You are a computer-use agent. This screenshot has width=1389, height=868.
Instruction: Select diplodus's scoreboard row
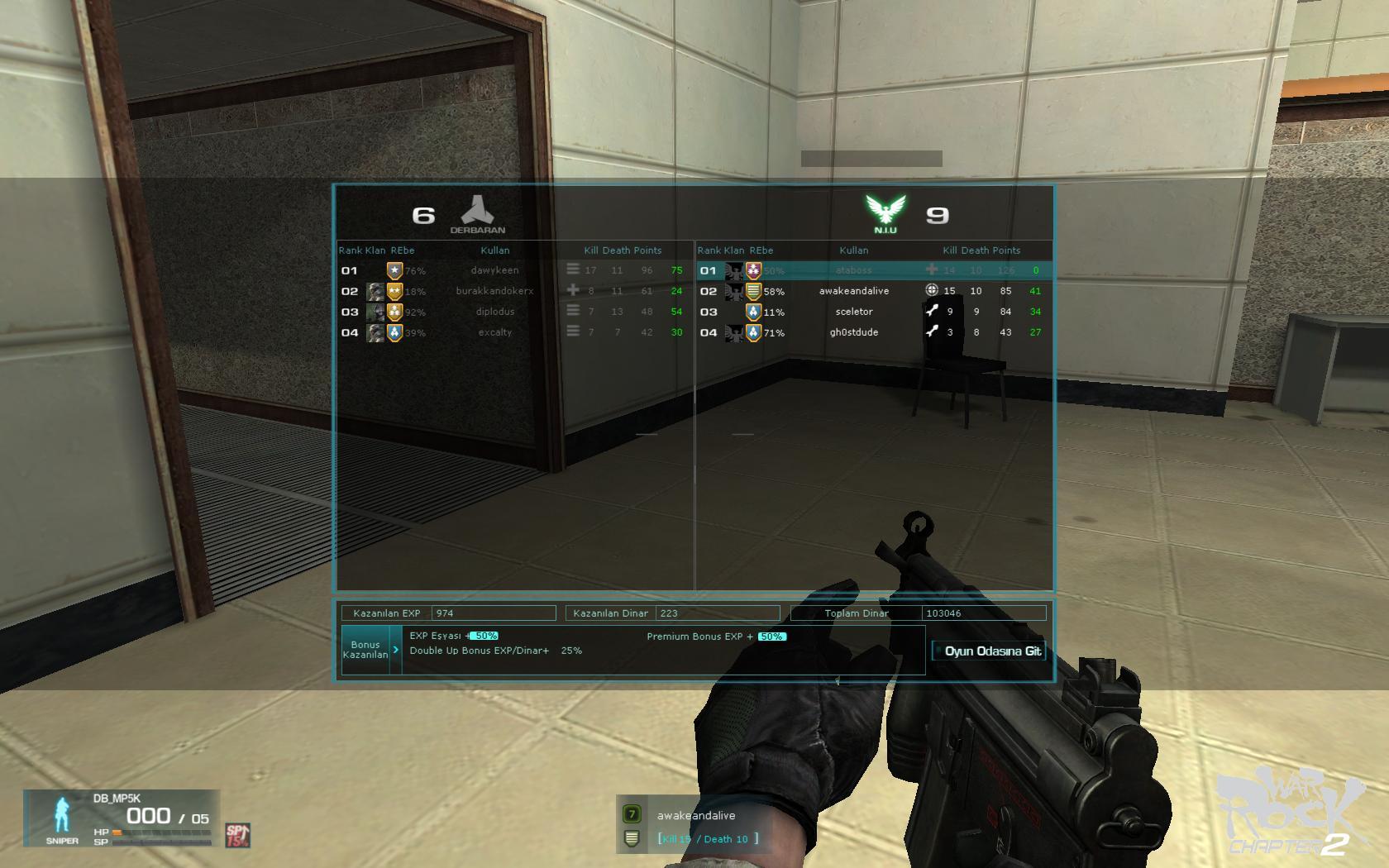[x=495, y=312]
